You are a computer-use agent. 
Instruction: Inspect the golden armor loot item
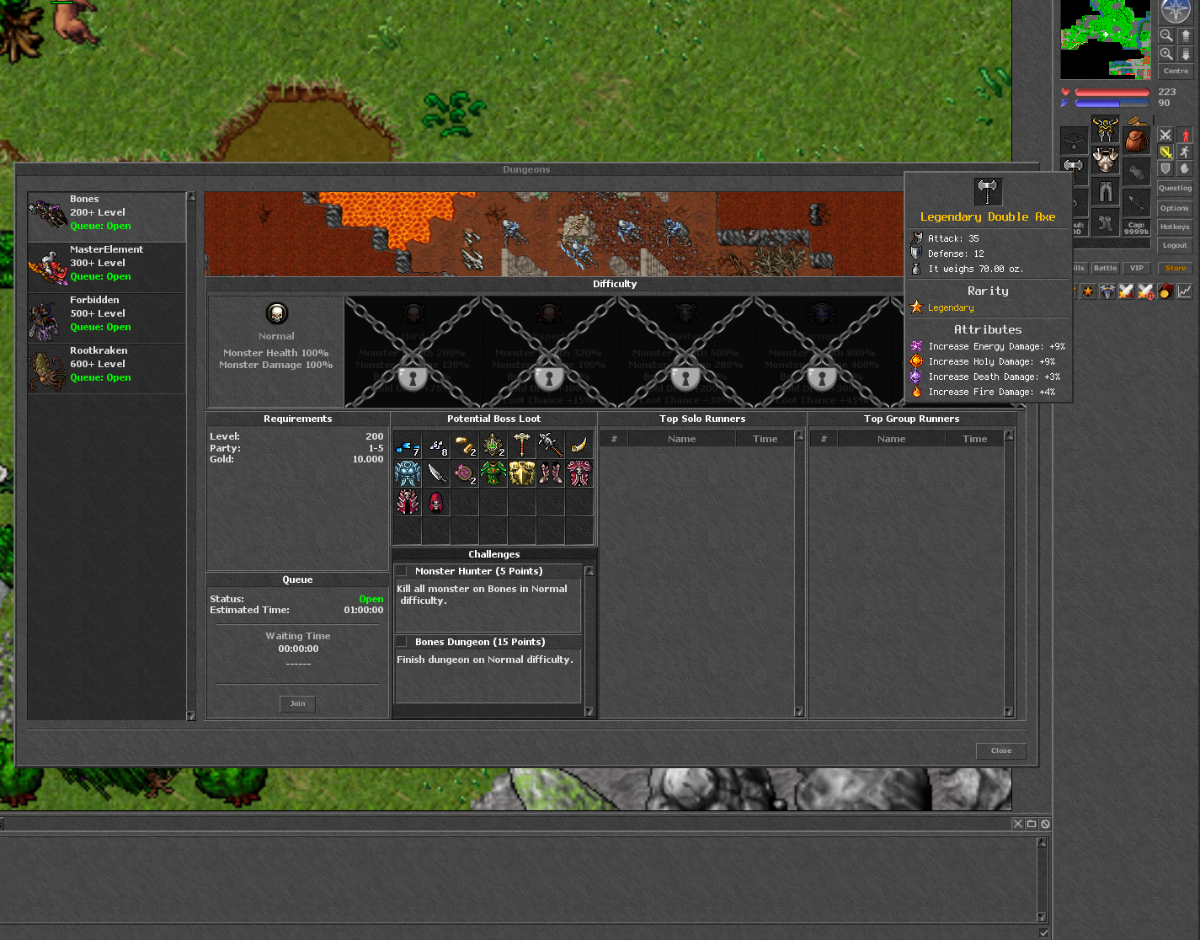click(522, 474)
